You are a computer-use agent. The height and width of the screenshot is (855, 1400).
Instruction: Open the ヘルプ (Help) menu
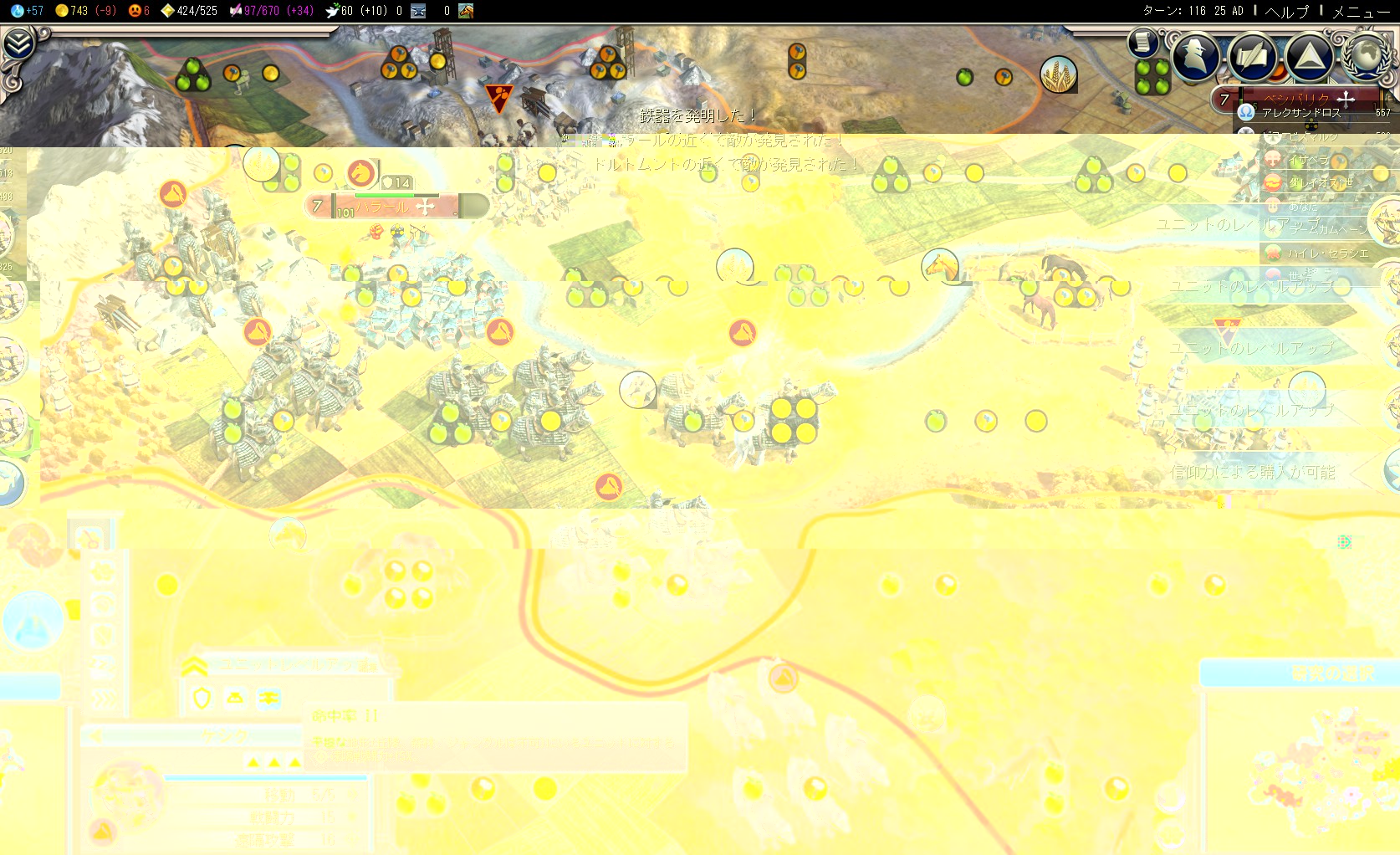(x=1286, y=11)
